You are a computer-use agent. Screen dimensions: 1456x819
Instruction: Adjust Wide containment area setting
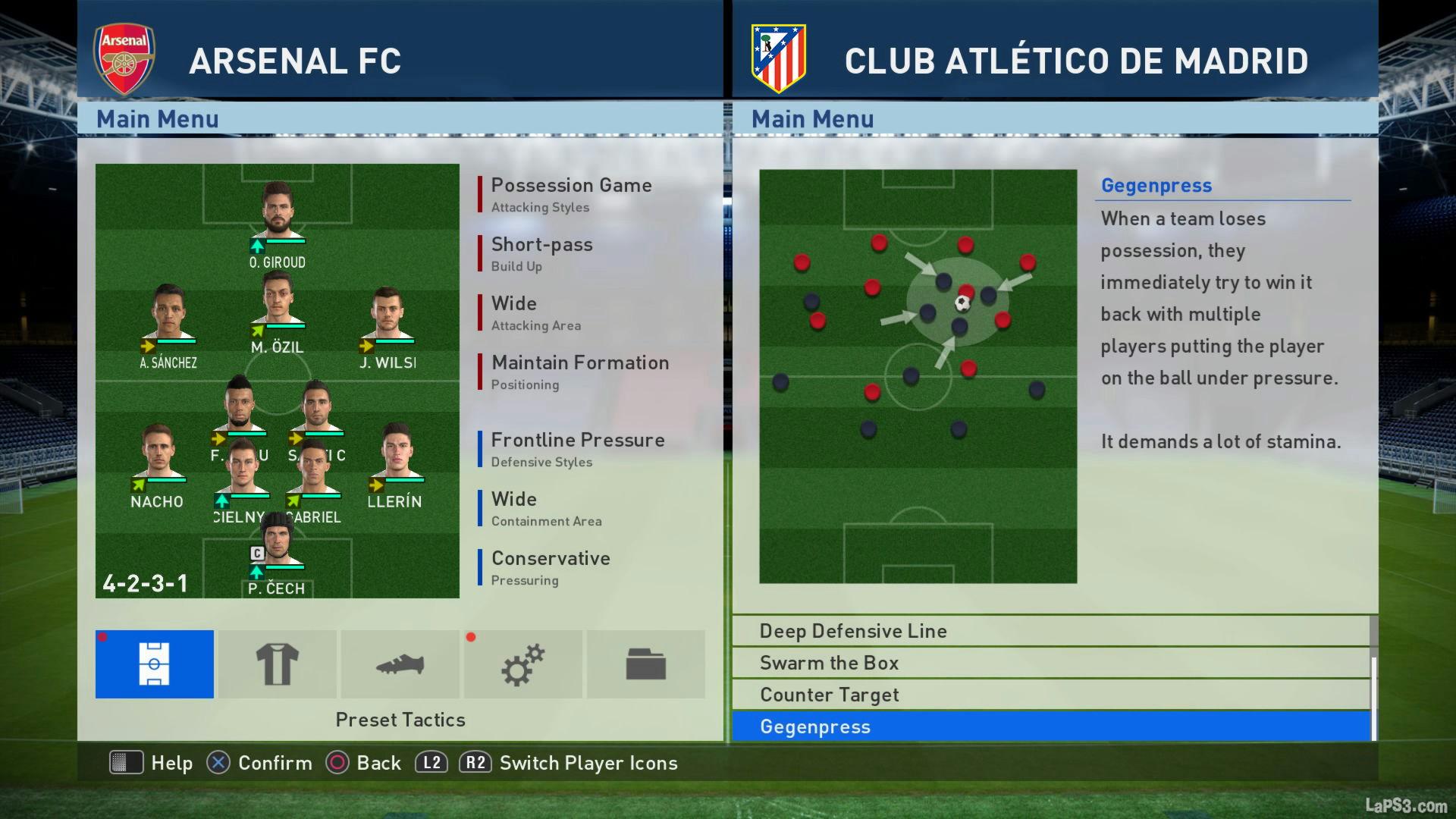(546, 507)
